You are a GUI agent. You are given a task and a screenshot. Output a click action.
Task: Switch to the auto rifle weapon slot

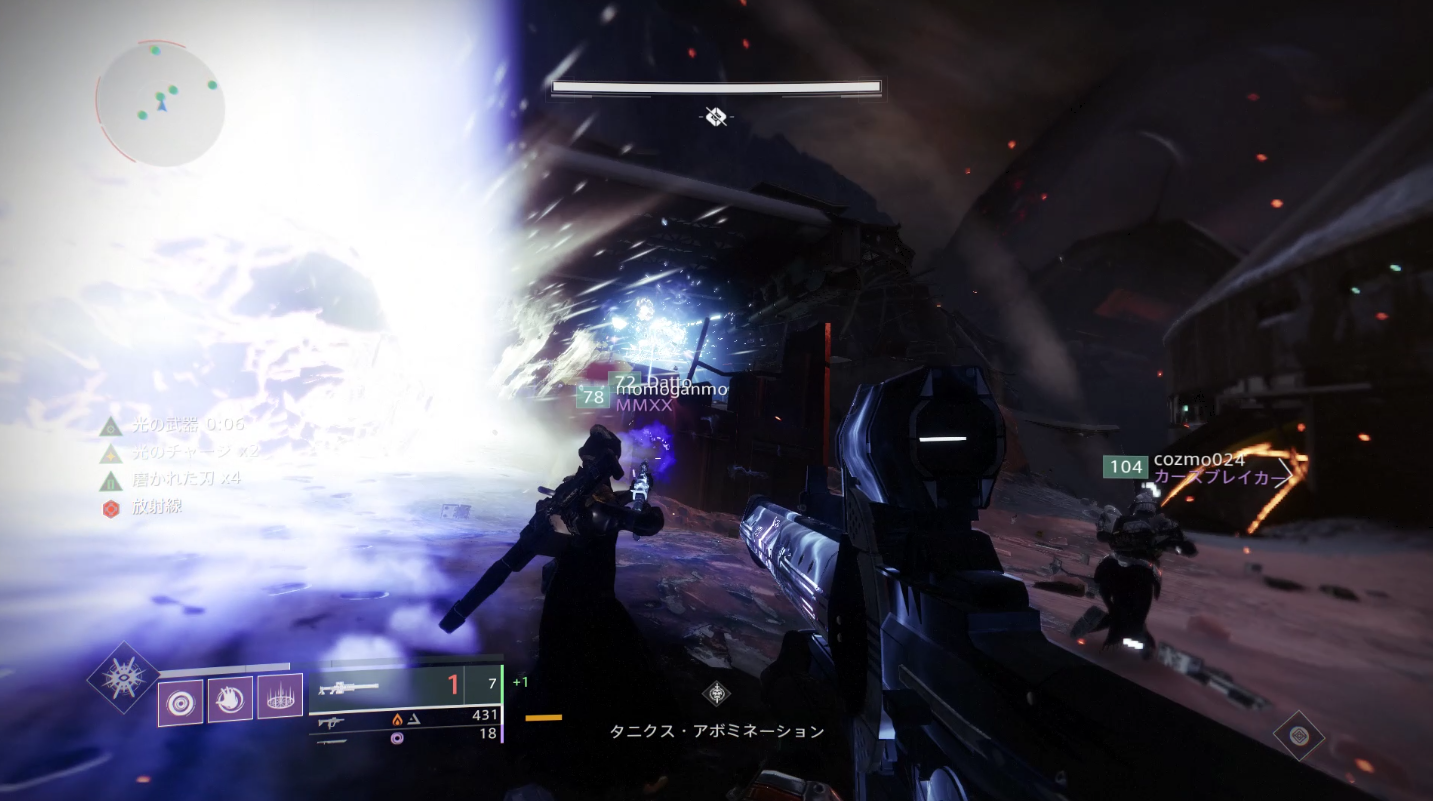330,718
